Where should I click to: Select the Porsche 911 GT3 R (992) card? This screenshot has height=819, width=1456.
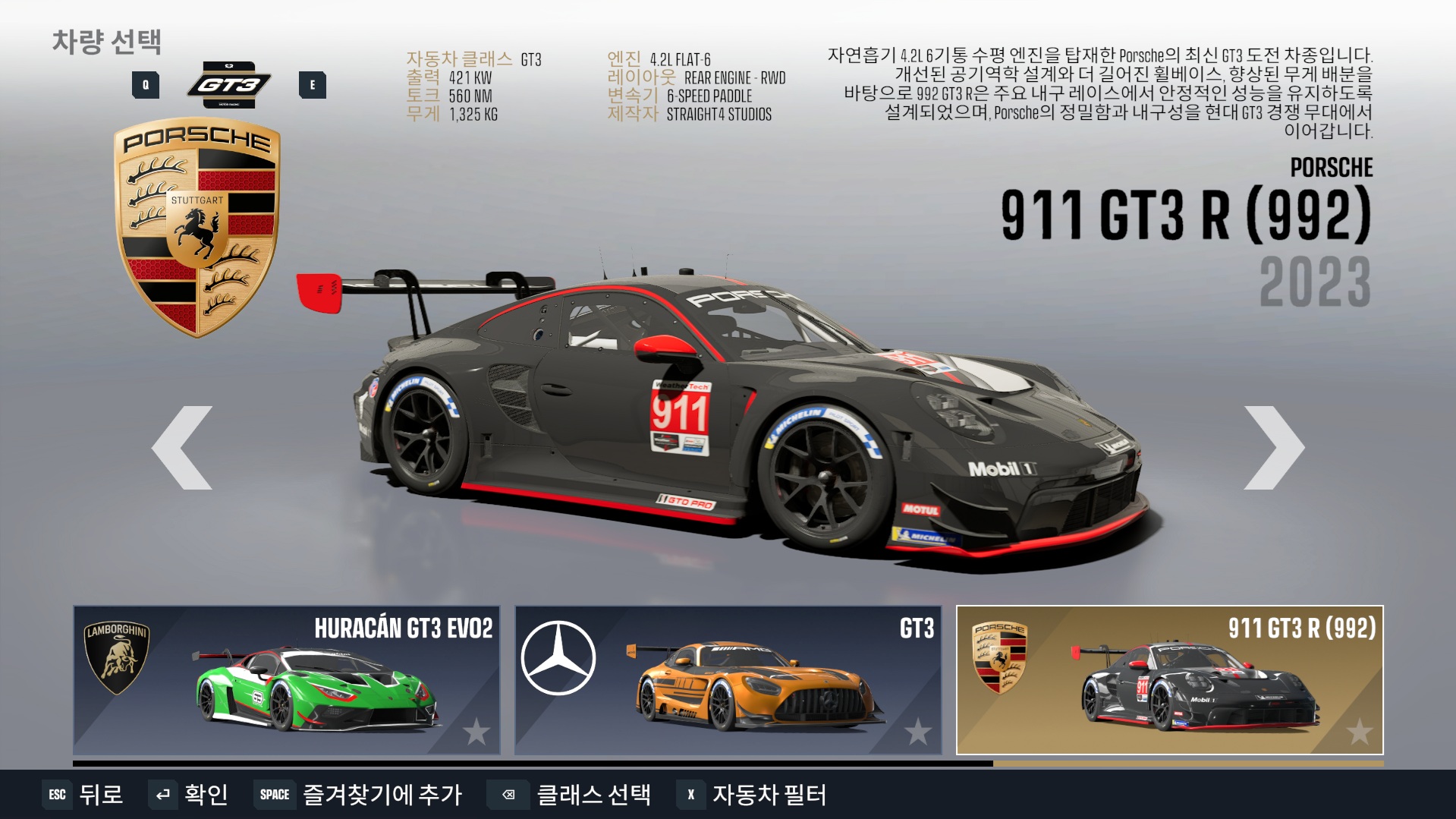pos(1169,680)
